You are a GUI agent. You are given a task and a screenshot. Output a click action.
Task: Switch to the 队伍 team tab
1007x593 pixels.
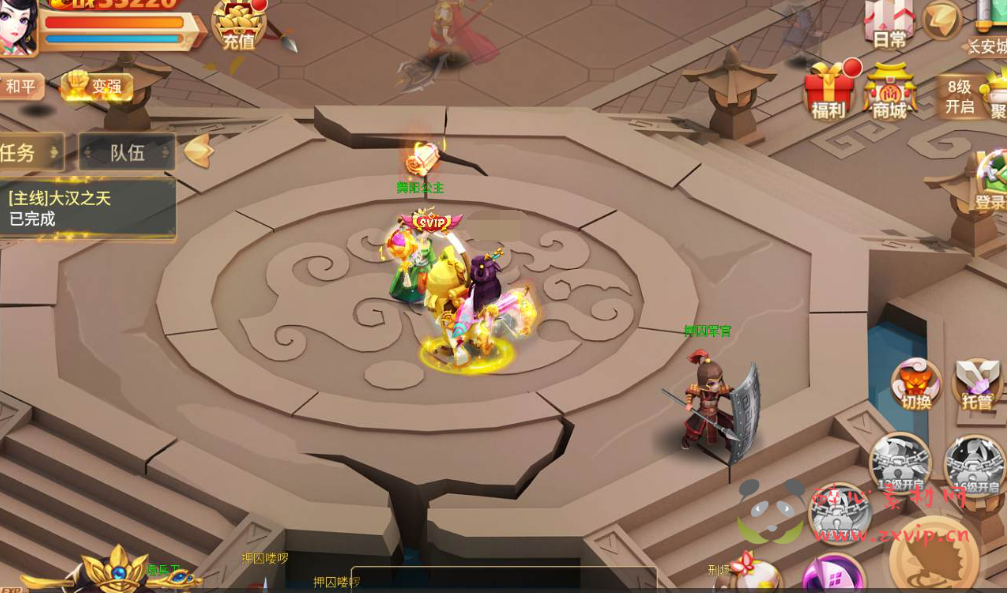pos(127,153)
